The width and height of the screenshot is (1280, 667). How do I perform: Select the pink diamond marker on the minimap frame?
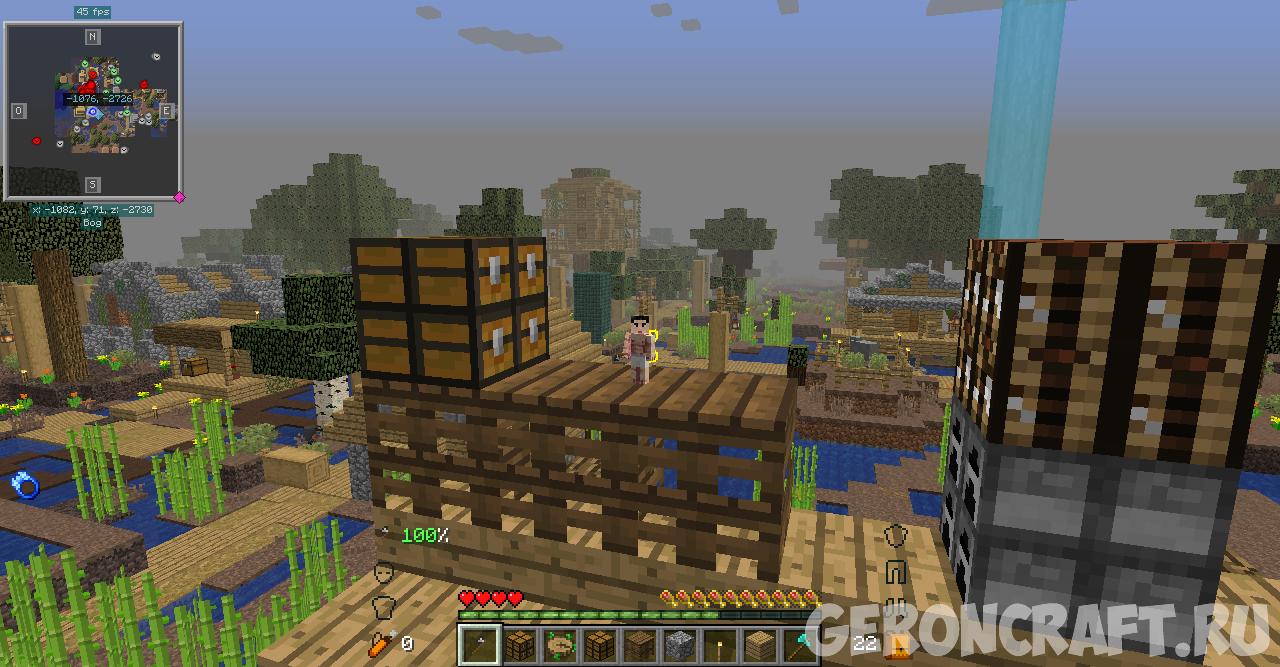pyautogui.click(x=180, y=197)
